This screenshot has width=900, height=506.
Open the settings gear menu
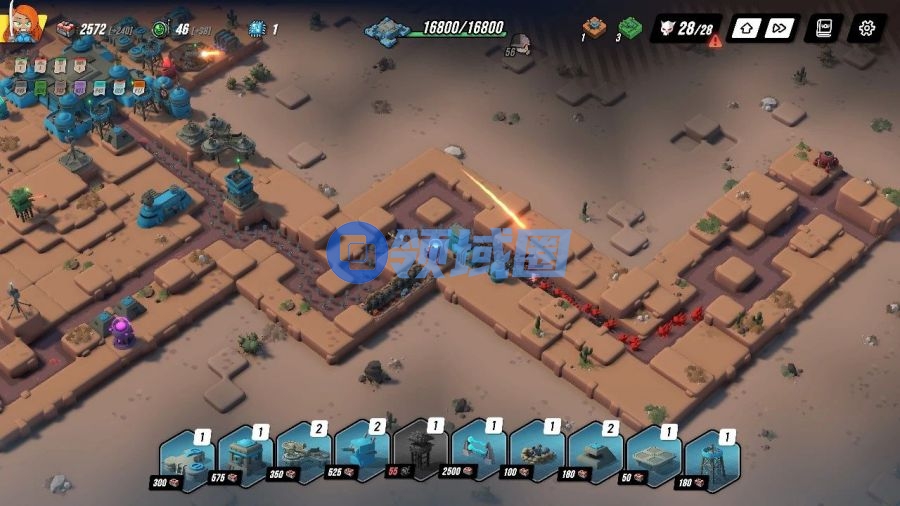tap(866, 28)
